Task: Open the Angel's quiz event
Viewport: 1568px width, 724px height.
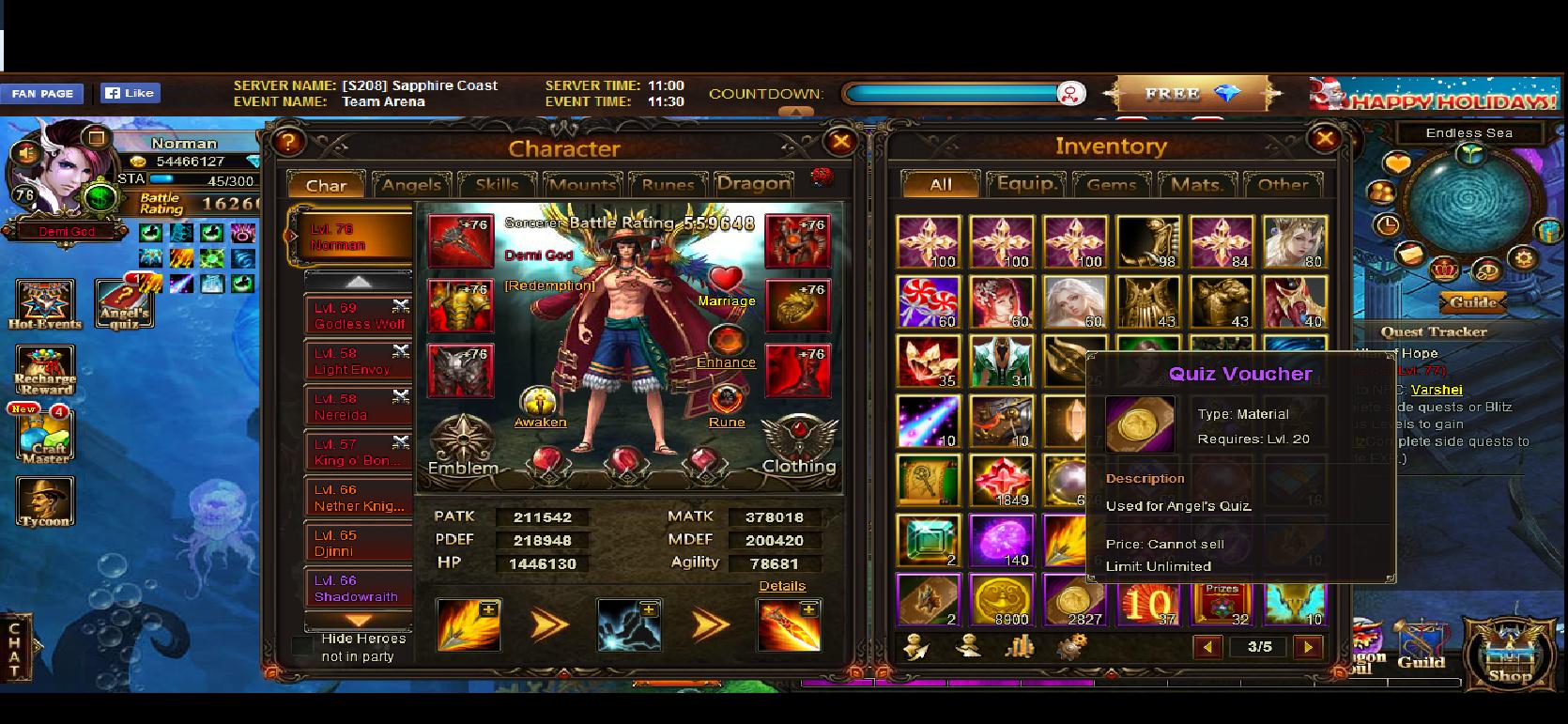Action: click(124, 304)
